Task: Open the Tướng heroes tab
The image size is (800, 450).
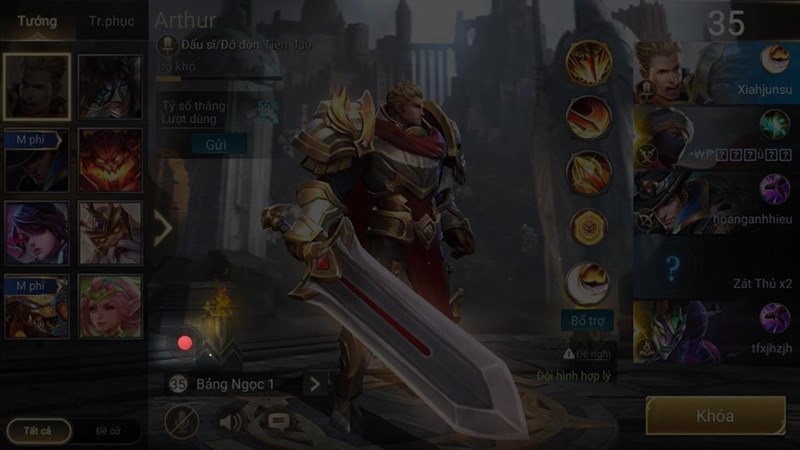Action: [x=37, y=21]
